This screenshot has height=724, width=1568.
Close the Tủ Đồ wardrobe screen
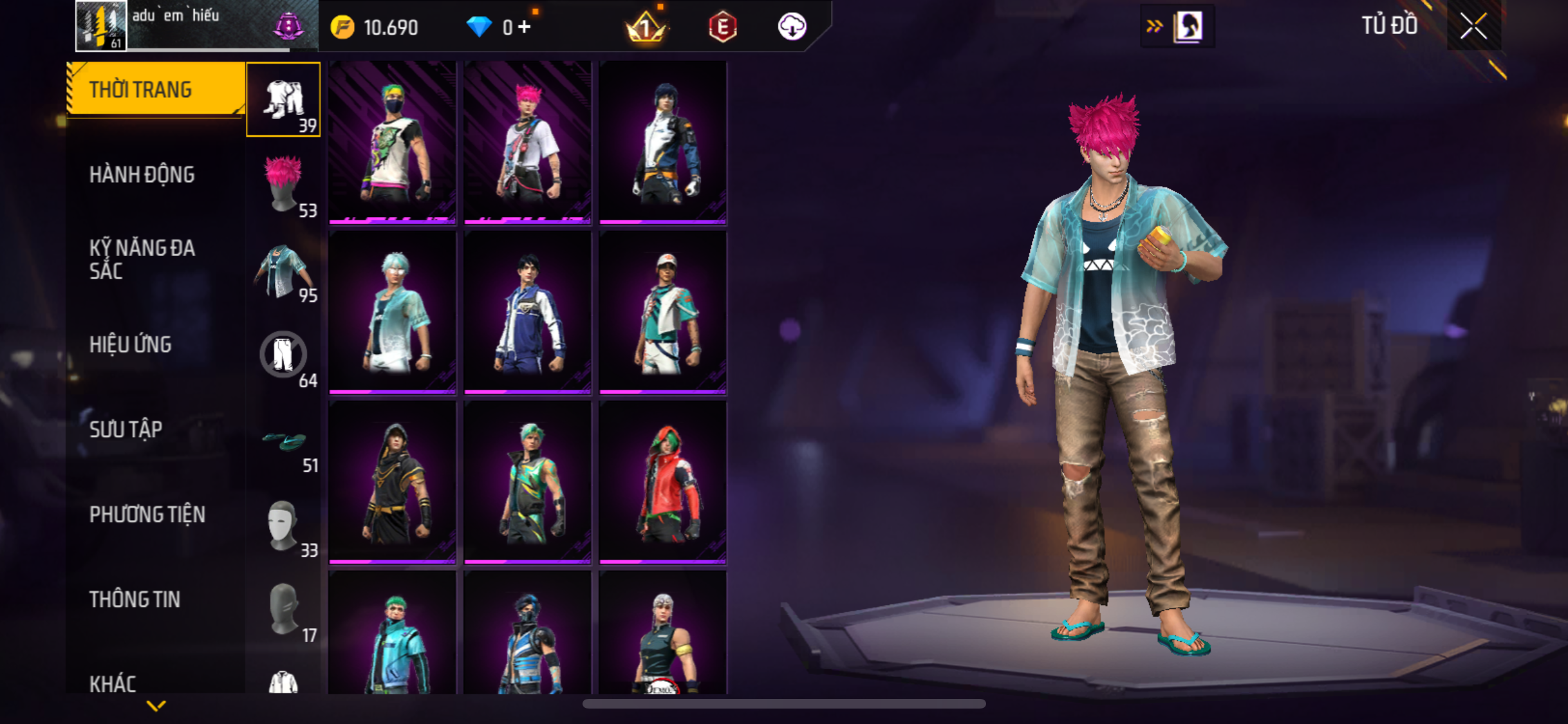[1473, 26]
